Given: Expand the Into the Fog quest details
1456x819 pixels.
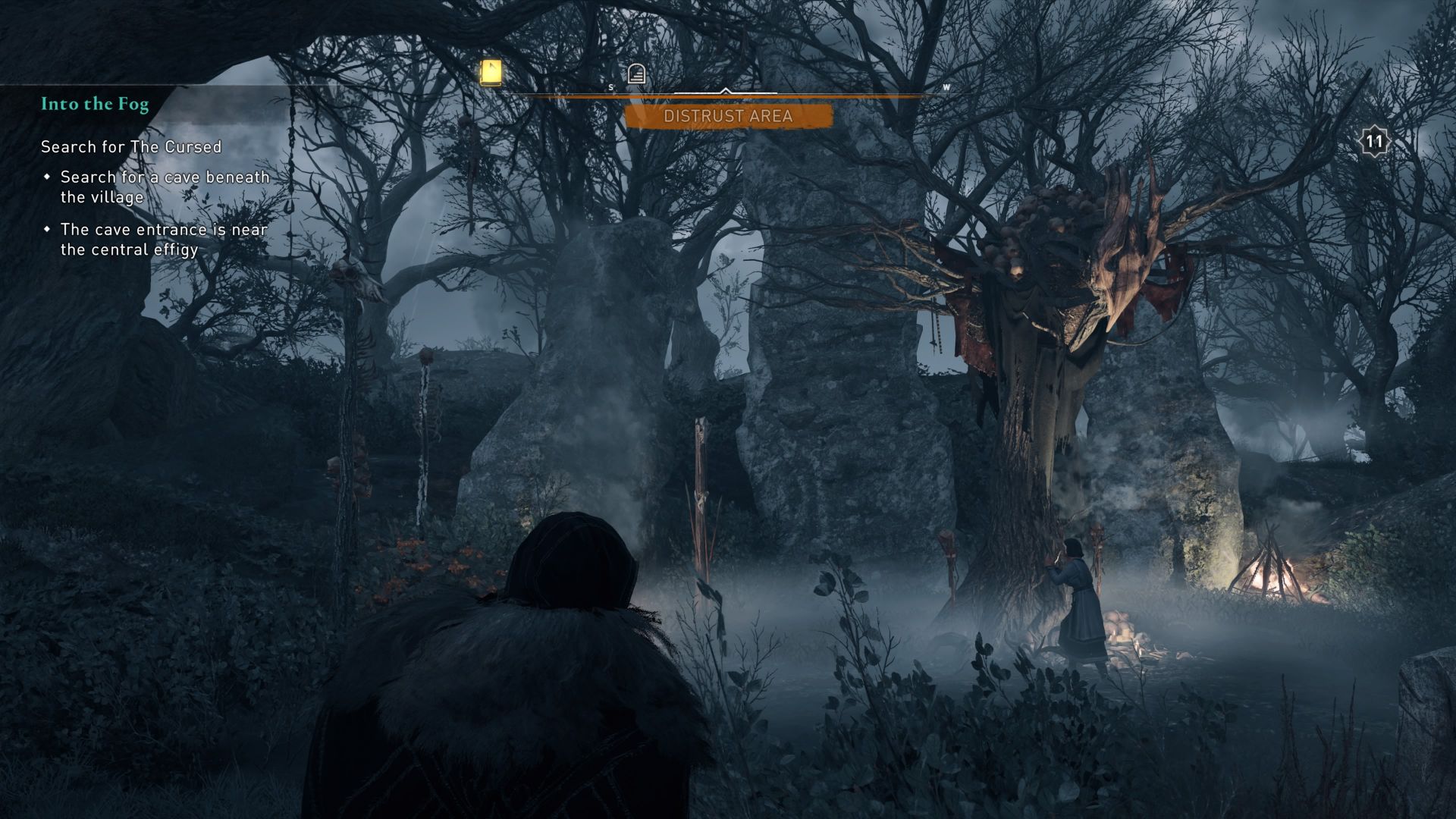Looking at the screenshot, I should point(95,104).
